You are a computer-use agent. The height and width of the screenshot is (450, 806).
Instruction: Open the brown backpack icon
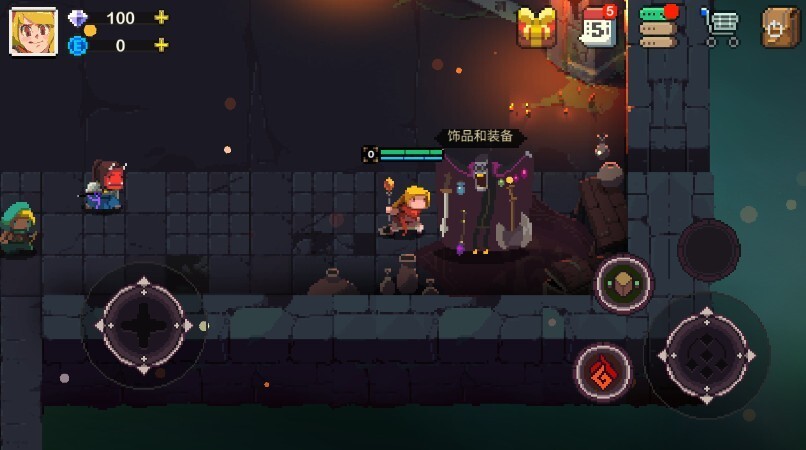tap(781, 27)
